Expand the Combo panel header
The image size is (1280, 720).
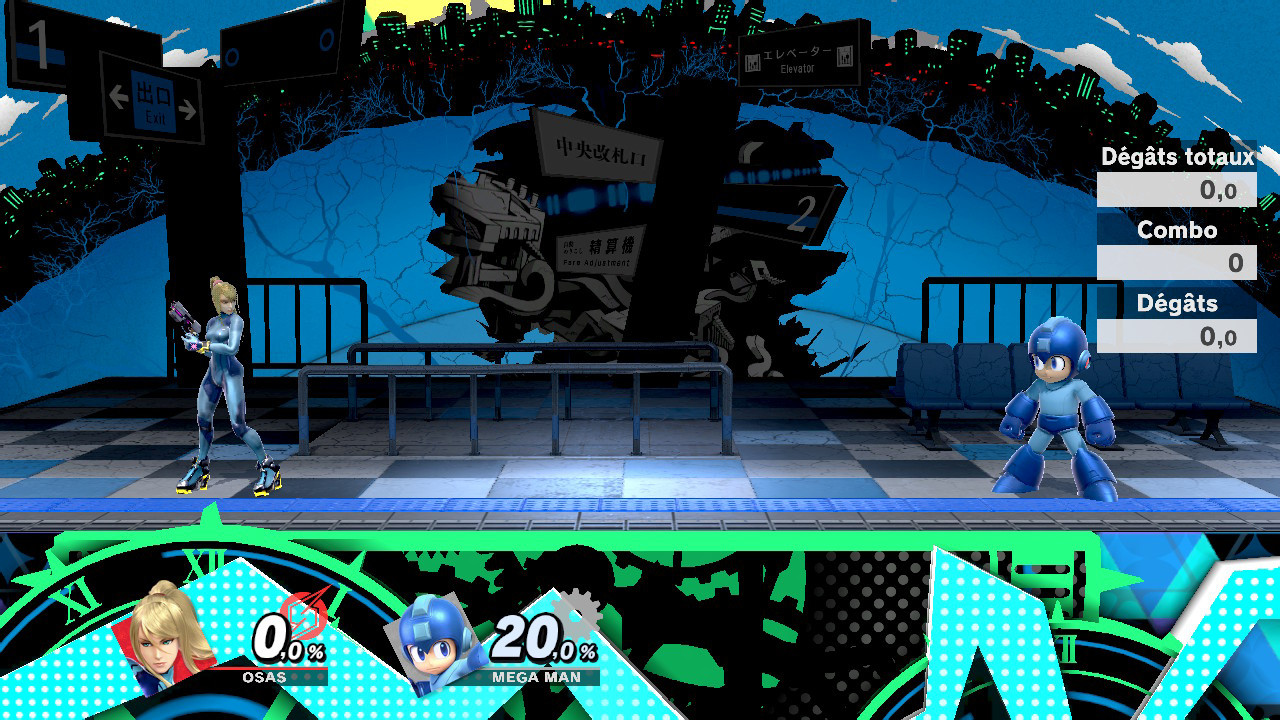pyautogui.click(x=1176, y=230)
